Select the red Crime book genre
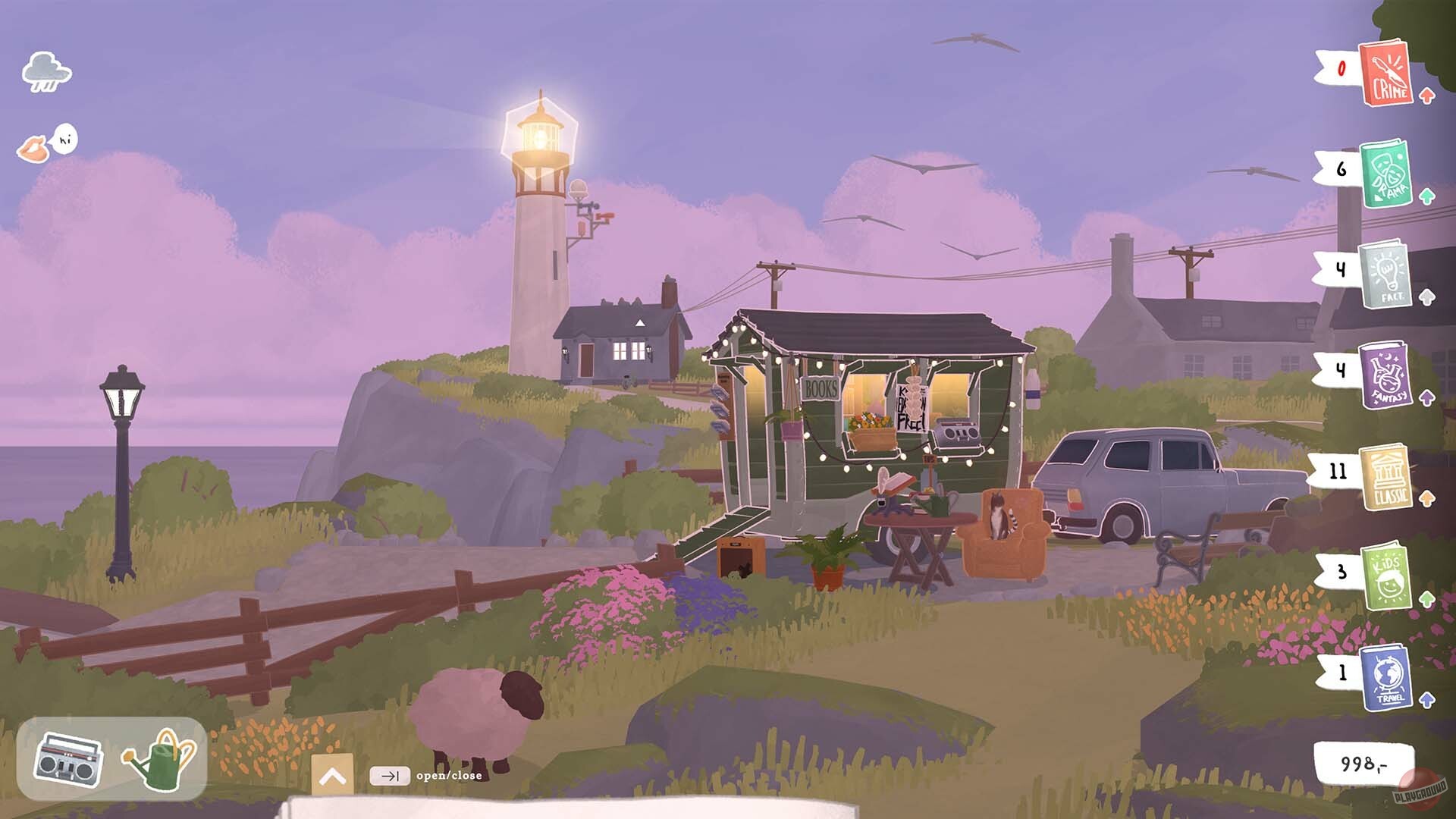 1385,74
